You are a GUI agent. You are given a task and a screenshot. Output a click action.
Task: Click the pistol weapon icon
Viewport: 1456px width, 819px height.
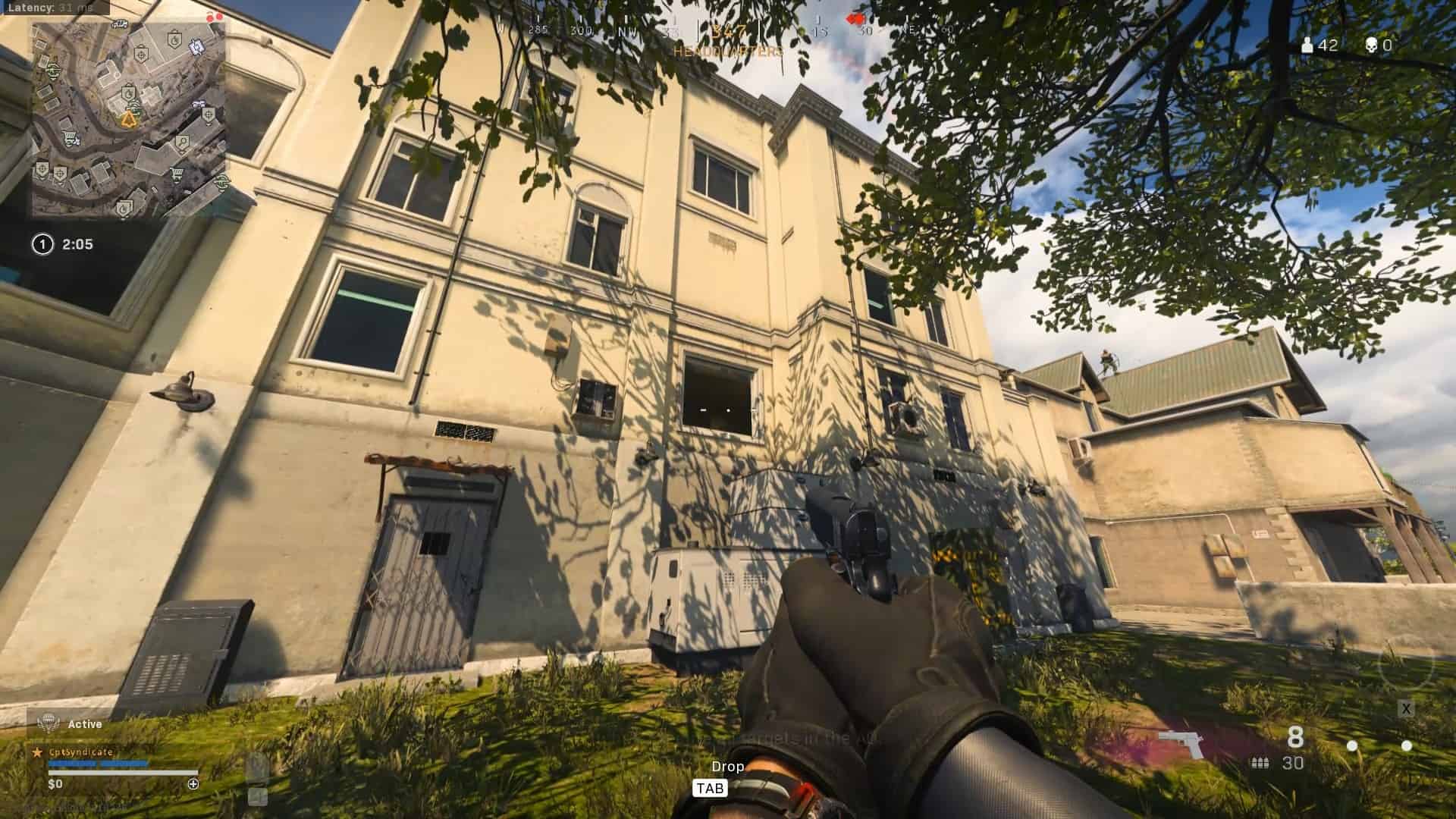pyautogui.click(x=1181, y=743)
